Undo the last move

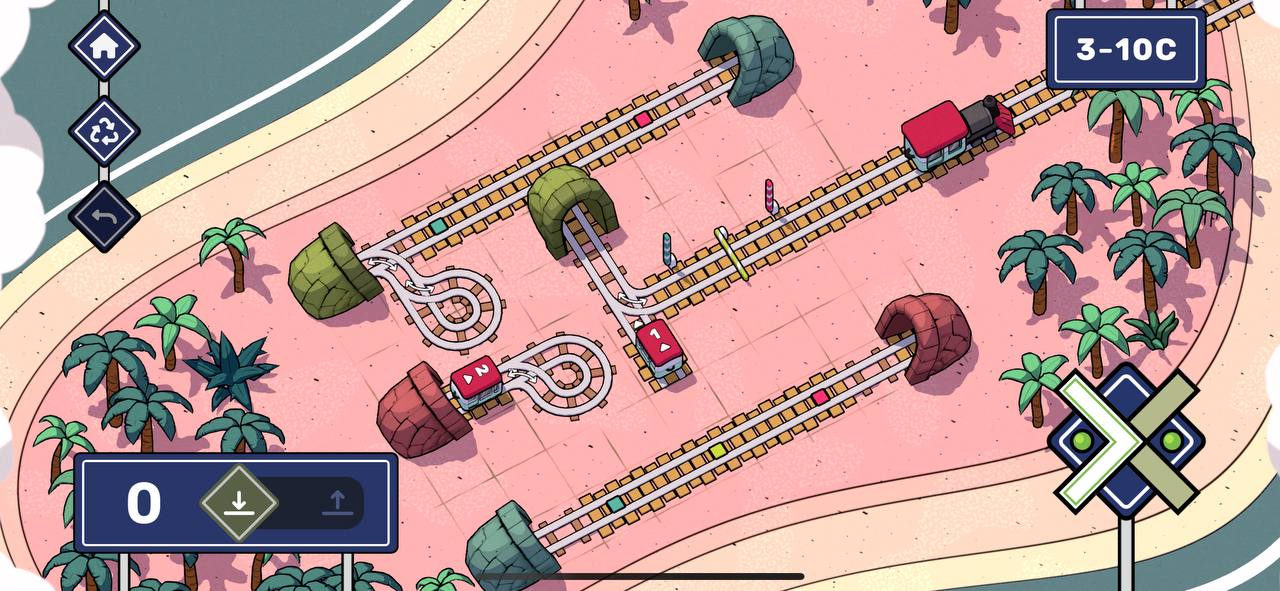coord(103,216)
